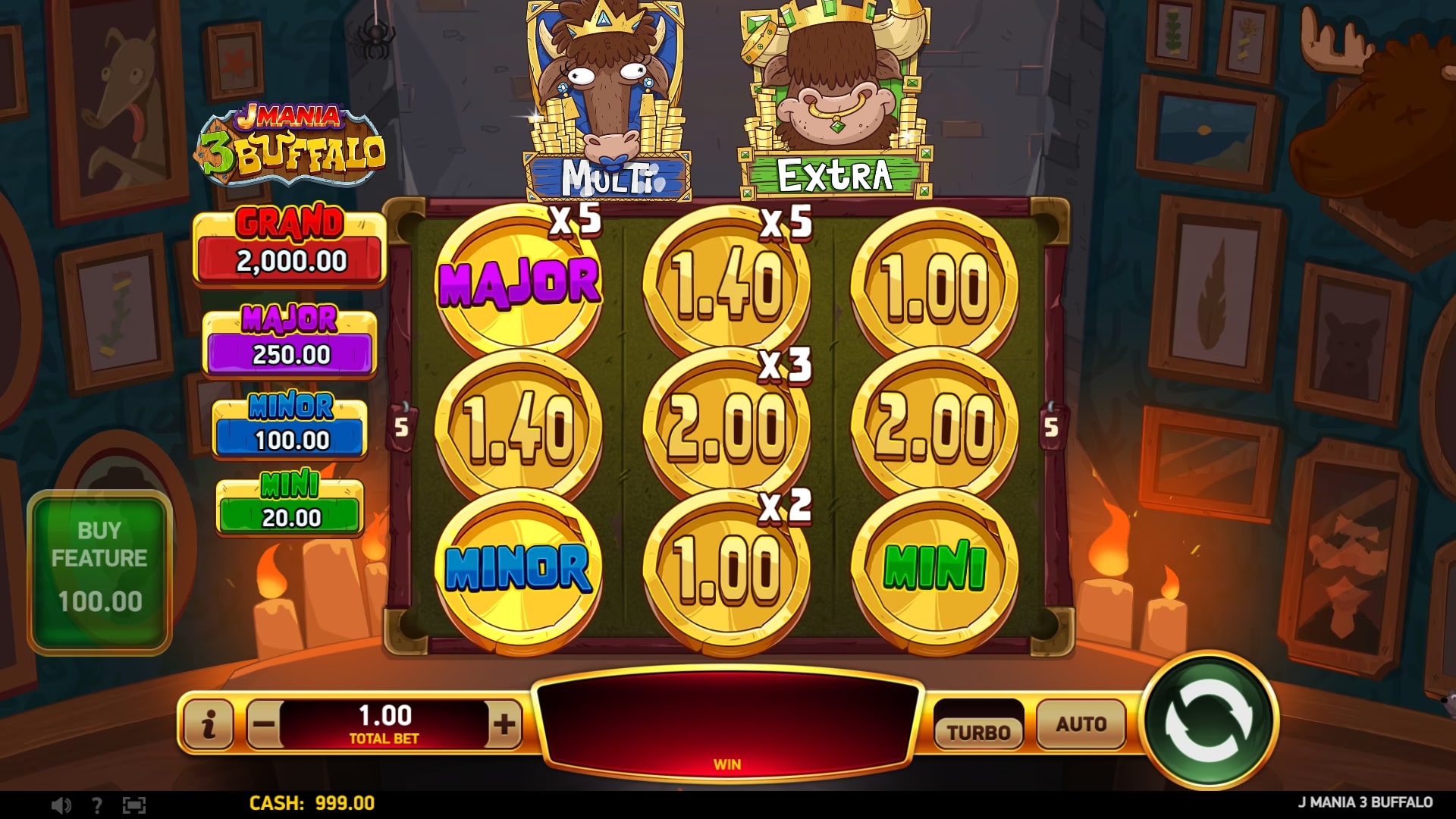1456x819 pixels.
Task: Mute the game sound
Action: [61, 805]
